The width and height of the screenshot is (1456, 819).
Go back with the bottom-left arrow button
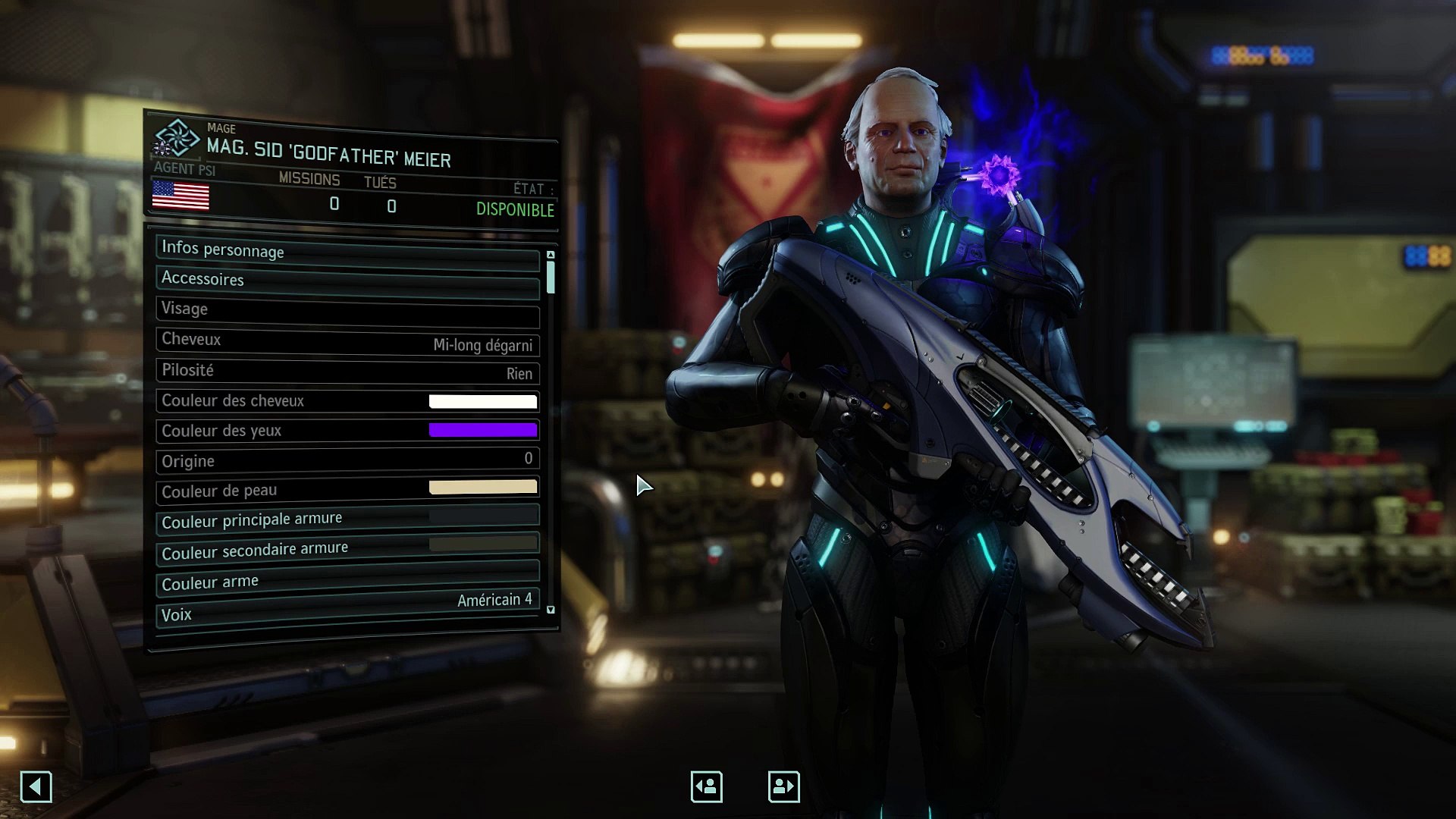[x=36, y=786]
